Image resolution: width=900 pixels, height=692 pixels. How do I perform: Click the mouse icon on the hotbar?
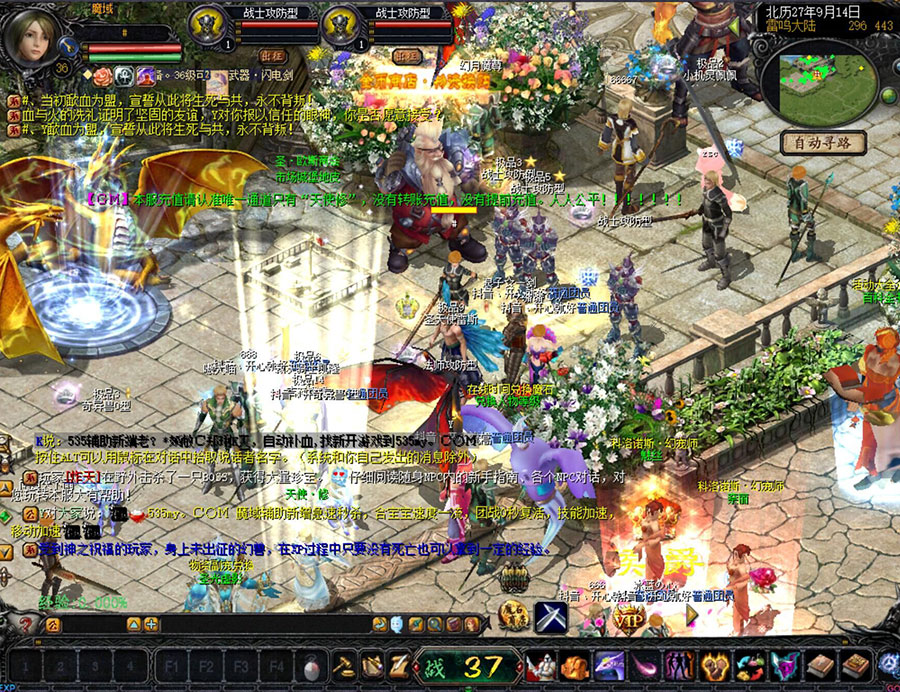click(312, 666)
